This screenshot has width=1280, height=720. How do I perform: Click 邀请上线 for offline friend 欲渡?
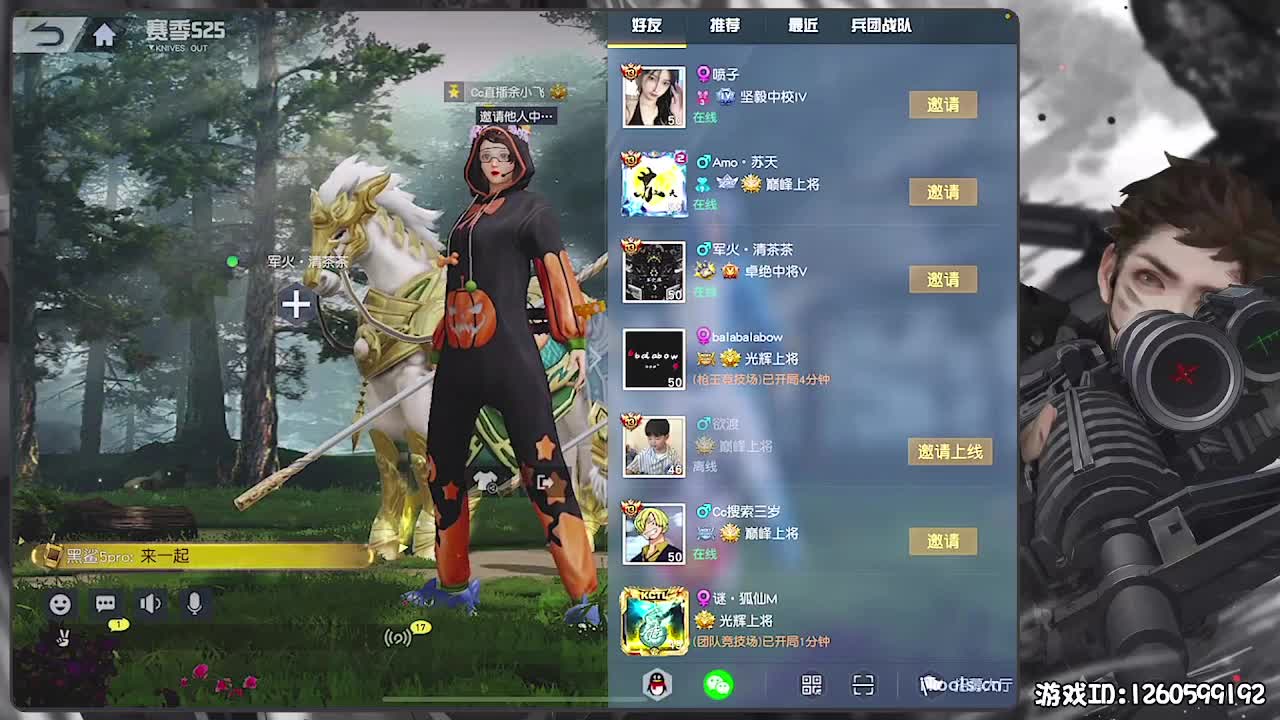point(950,452)
